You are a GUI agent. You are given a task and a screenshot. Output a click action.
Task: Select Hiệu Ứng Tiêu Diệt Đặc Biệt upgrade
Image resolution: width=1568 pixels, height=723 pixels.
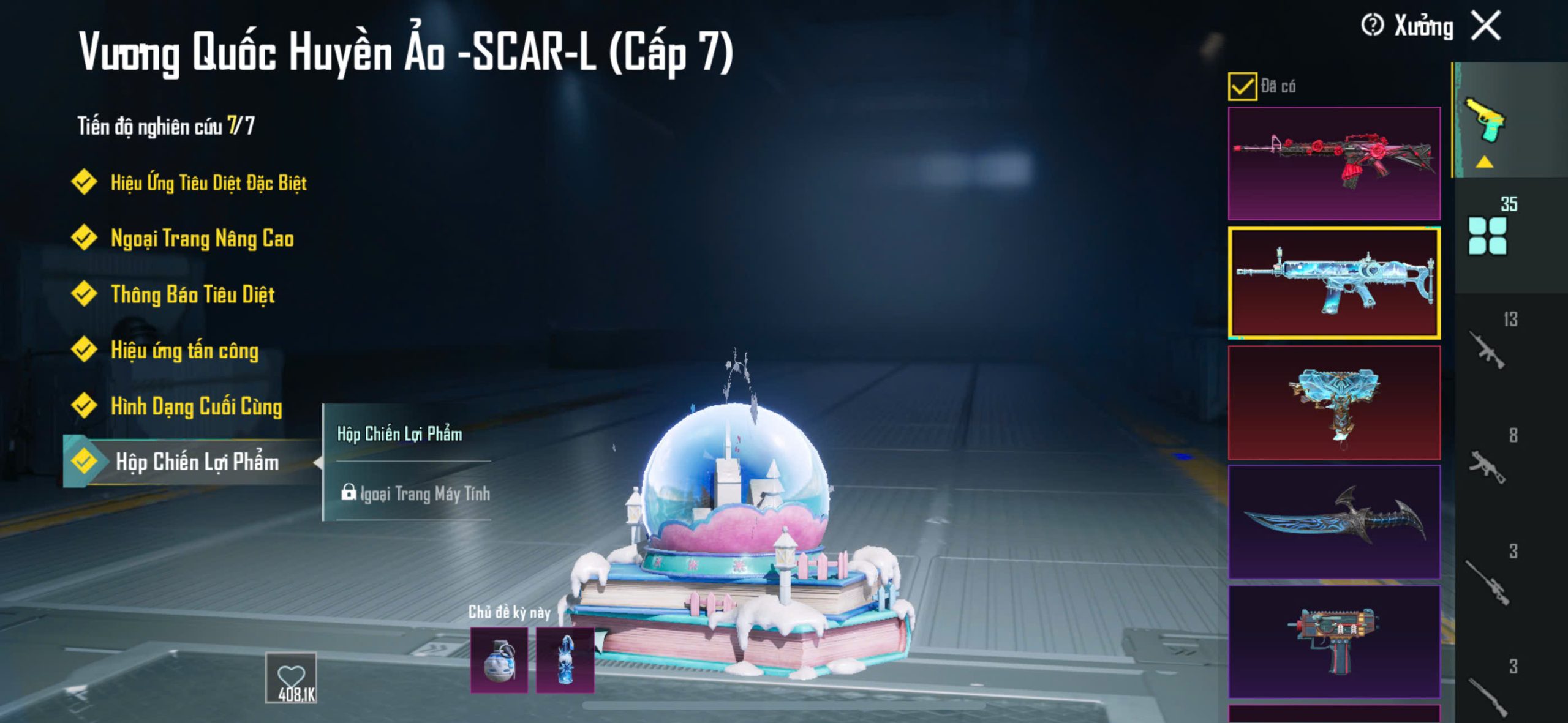point(208,182)
